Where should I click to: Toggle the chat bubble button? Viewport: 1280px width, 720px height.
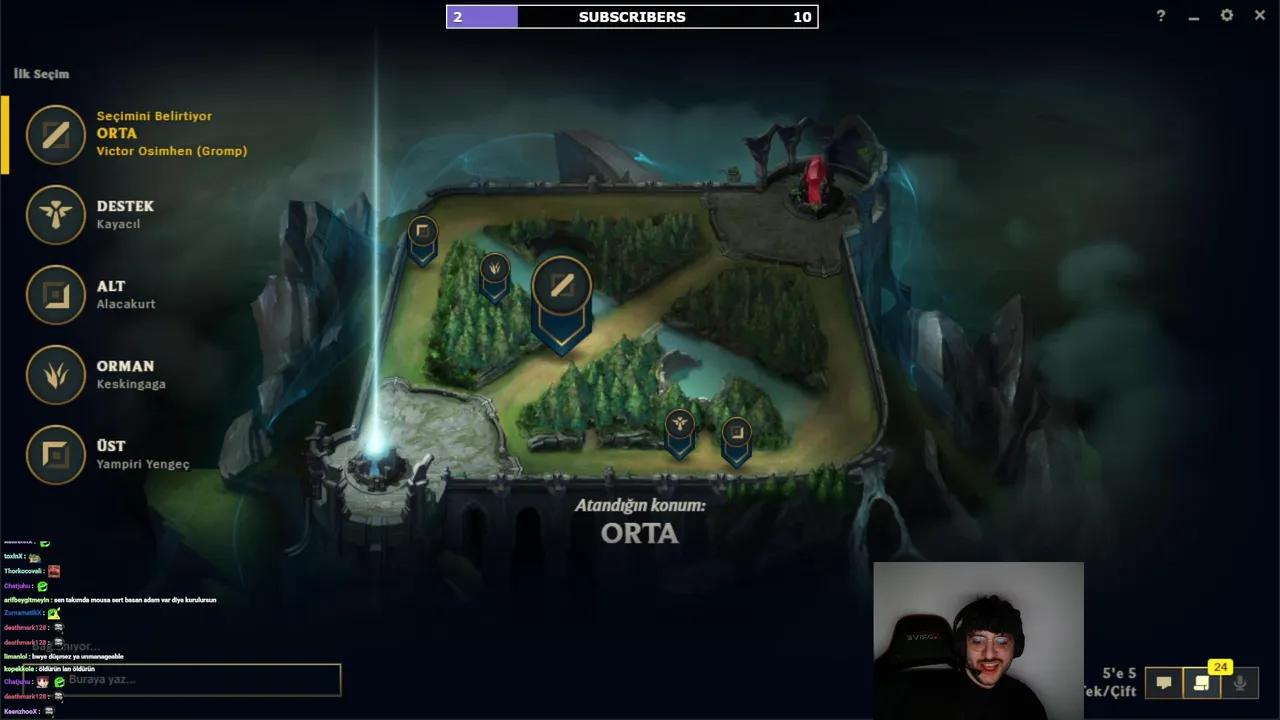click(x=1165, y=683)
